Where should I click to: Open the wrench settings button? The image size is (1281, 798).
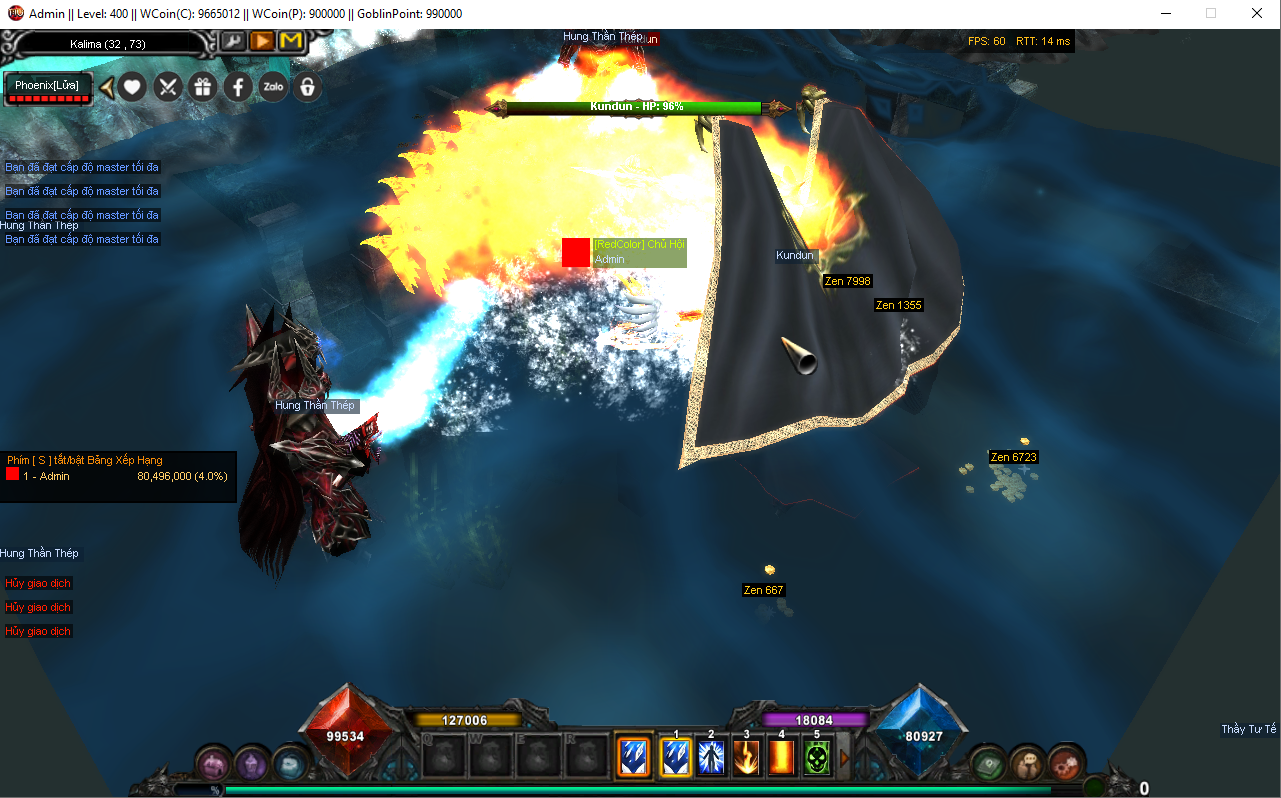point(232,41)
